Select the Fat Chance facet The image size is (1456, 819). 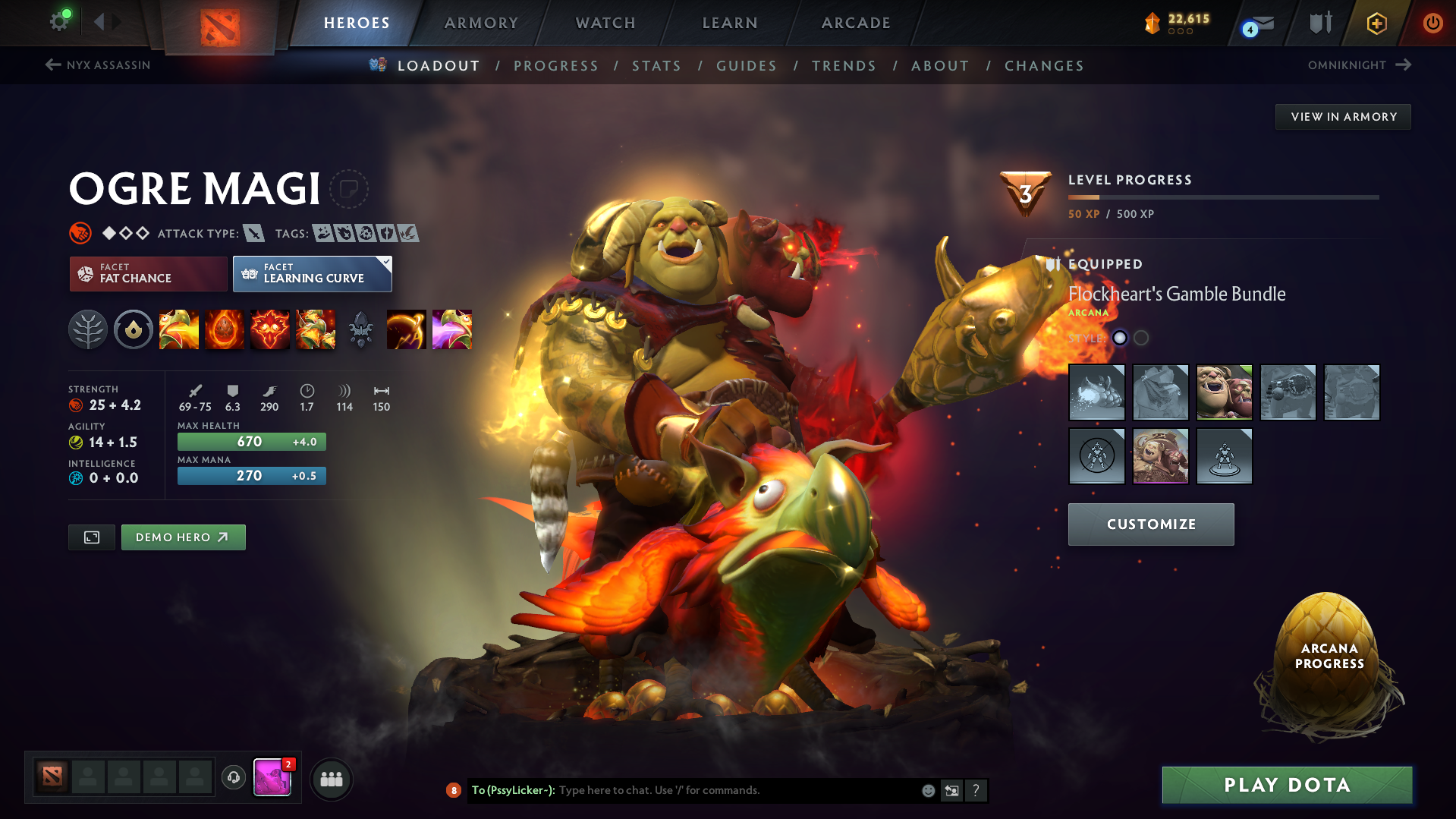[x=148, y=273]
